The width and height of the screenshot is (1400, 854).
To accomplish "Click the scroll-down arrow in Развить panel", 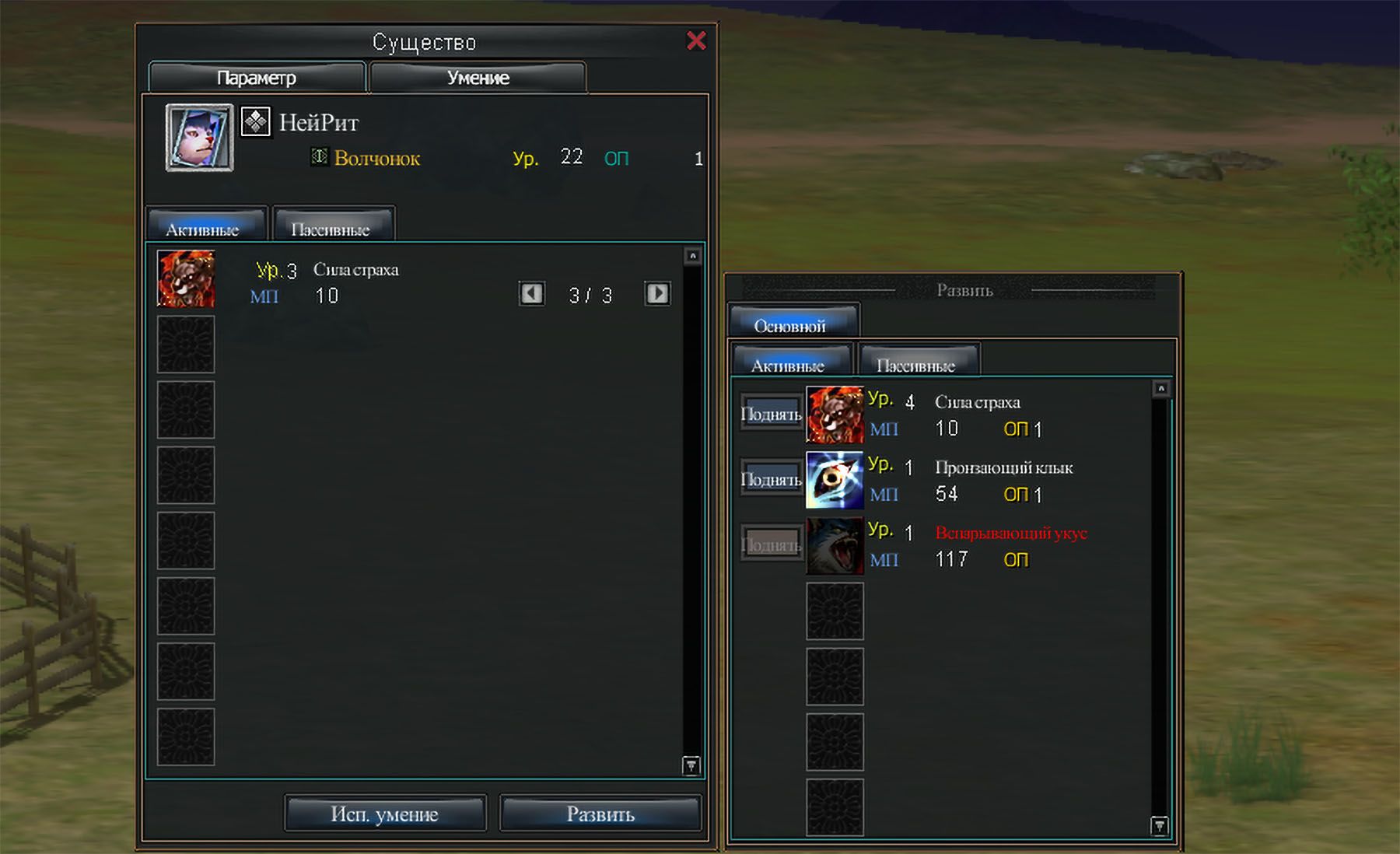I will tap(1160, 825).
